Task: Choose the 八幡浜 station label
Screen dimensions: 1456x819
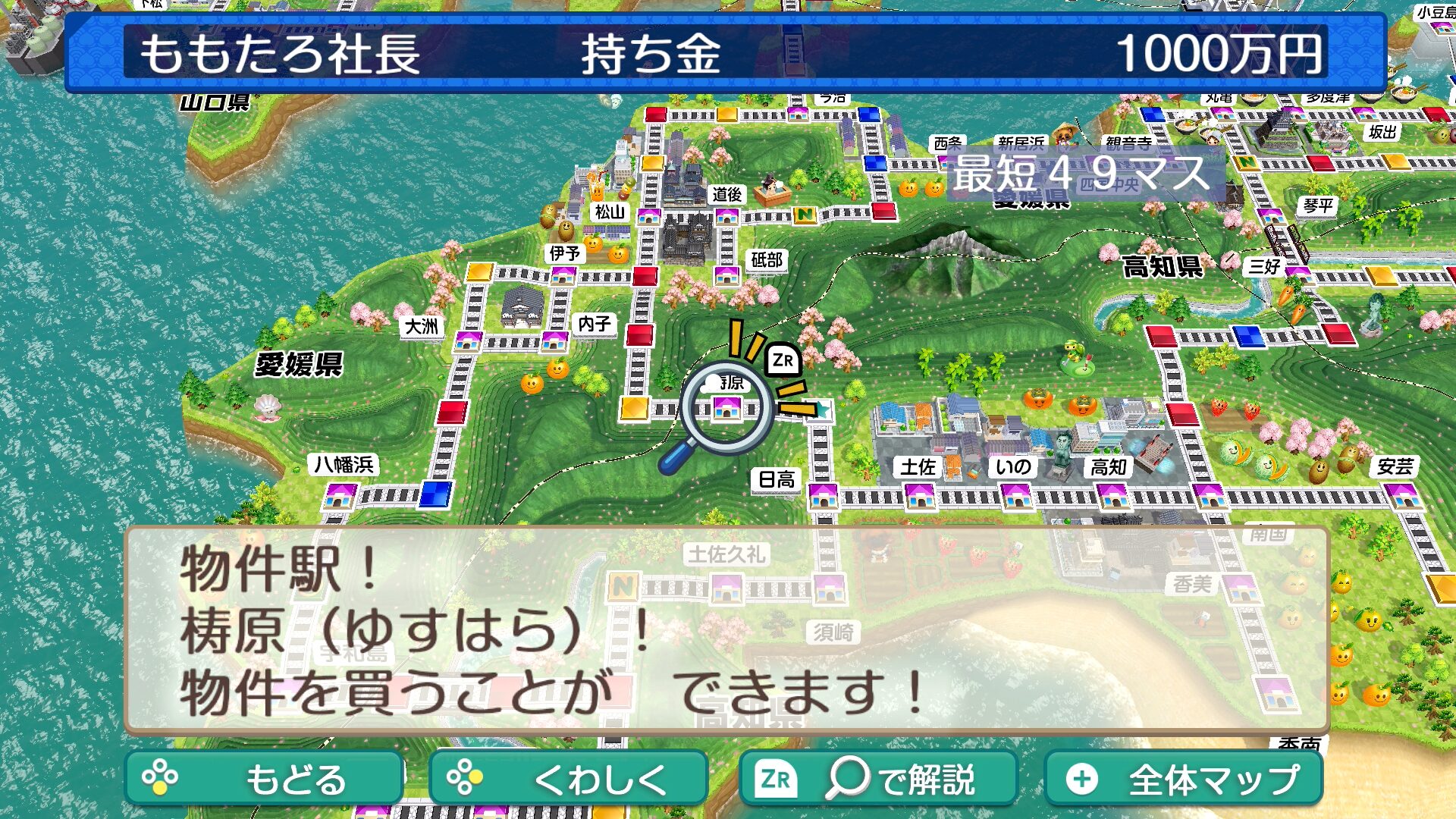Action: [x=344, y=464]
